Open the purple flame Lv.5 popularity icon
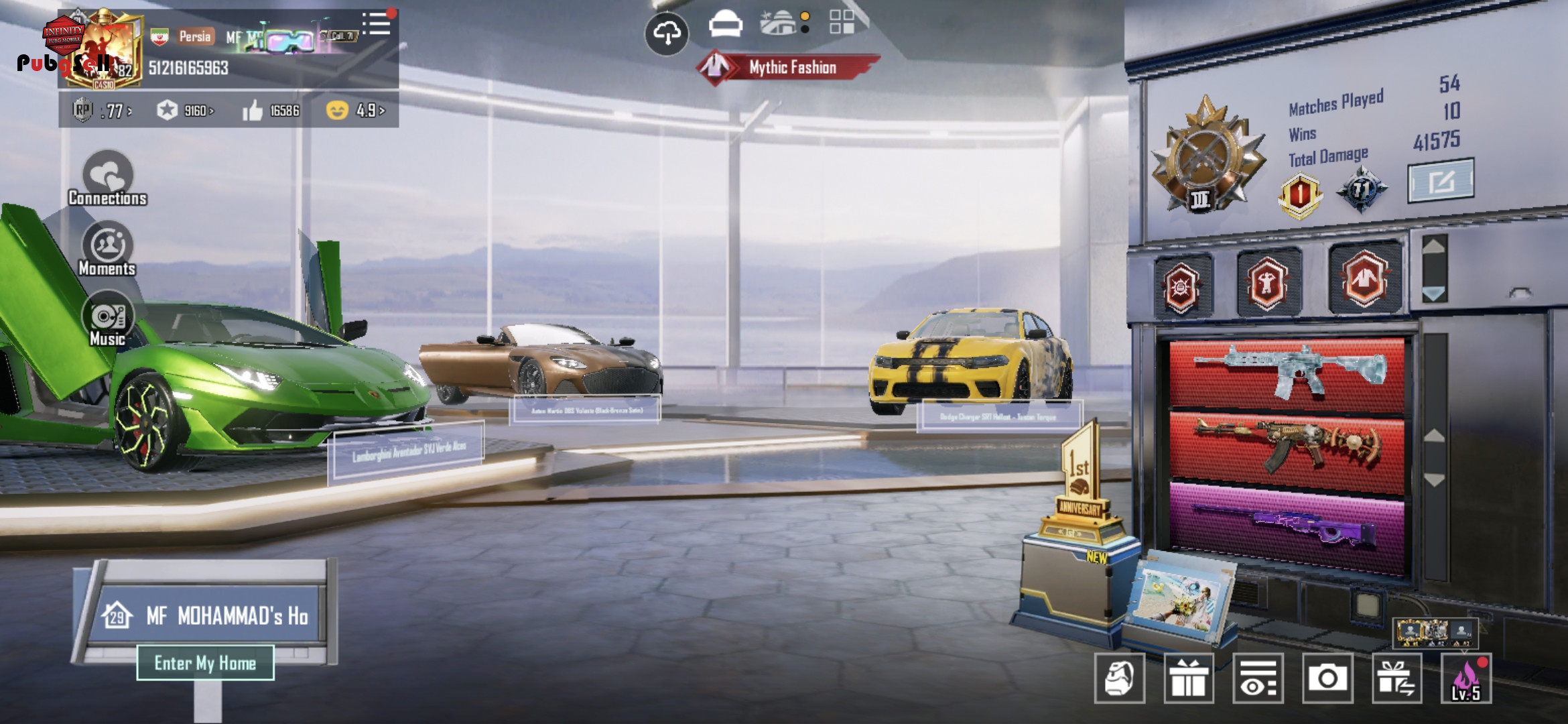 [x=1467, y=678]
